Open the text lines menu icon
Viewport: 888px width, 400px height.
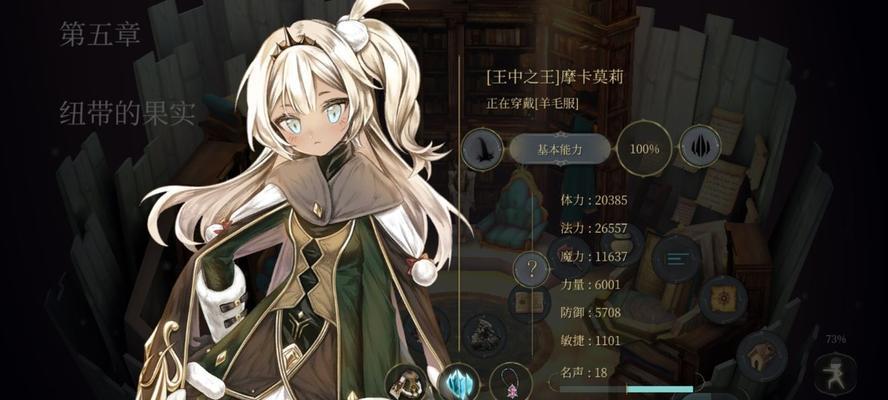[x=676, y=259]
